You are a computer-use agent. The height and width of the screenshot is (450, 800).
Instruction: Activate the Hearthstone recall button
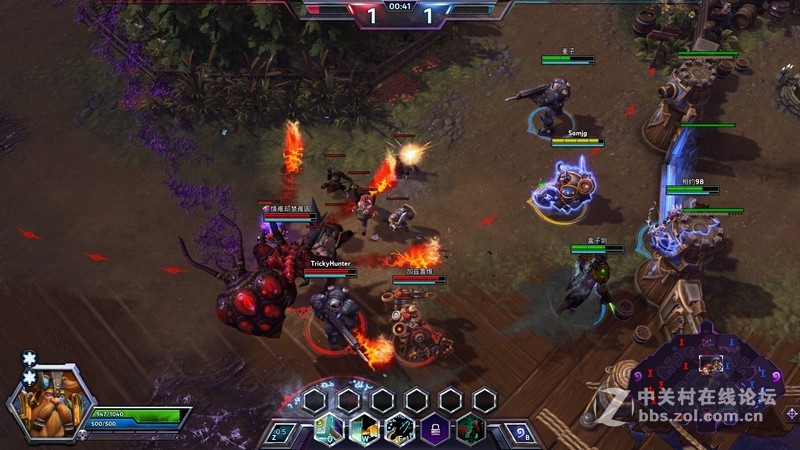(x=519, y=431)
